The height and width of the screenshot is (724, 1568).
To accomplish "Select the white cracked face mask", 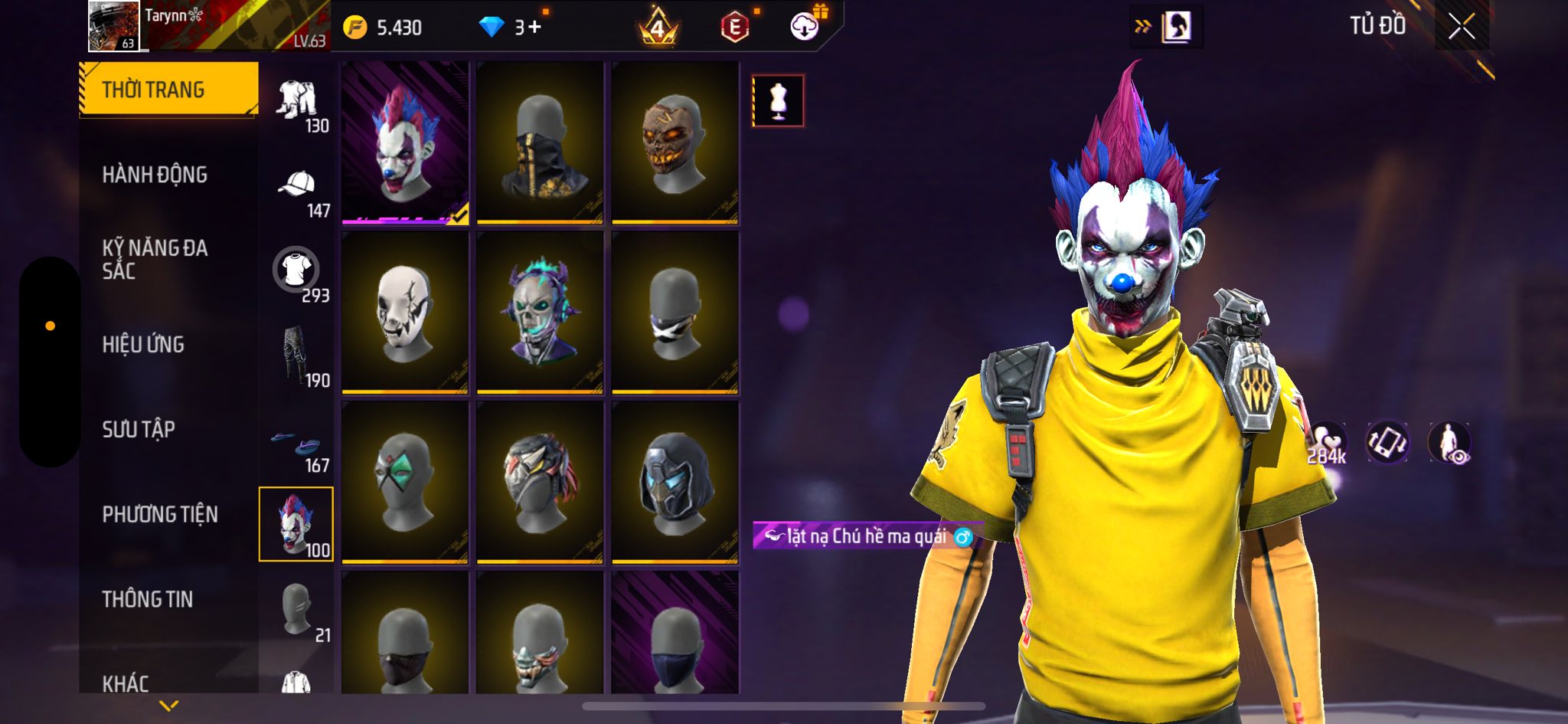I will [x=405, y=313].
